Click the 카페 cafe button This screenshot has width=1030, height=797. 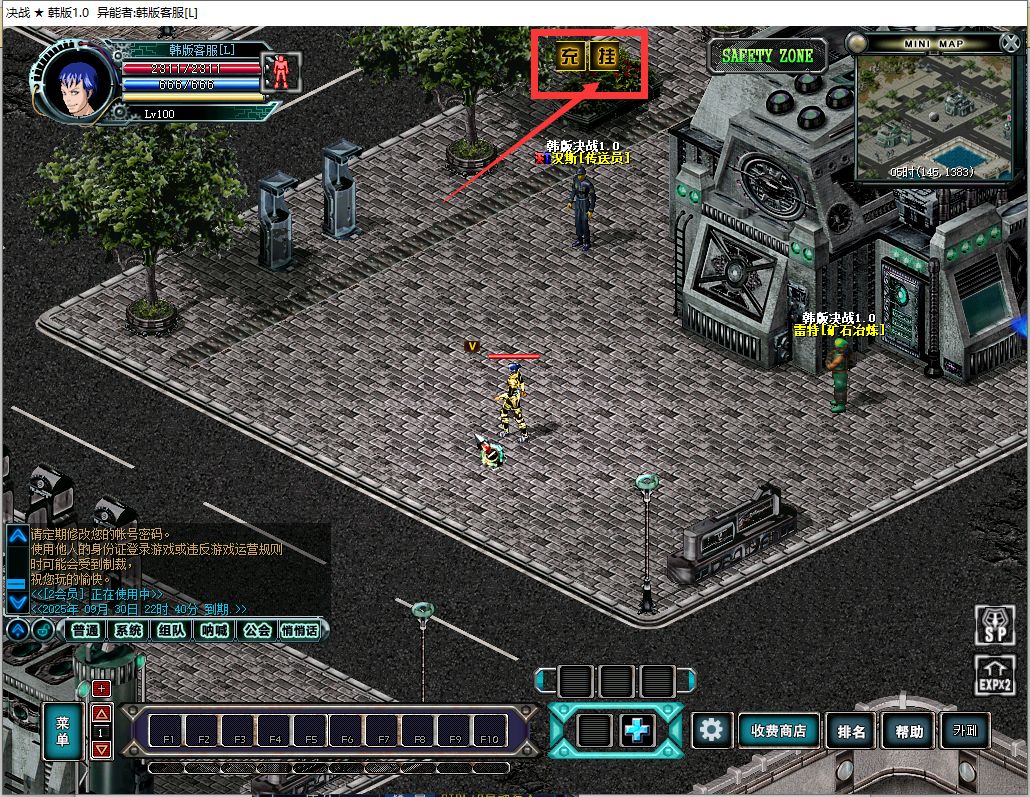pyautogui.click(x=966, y=730)
